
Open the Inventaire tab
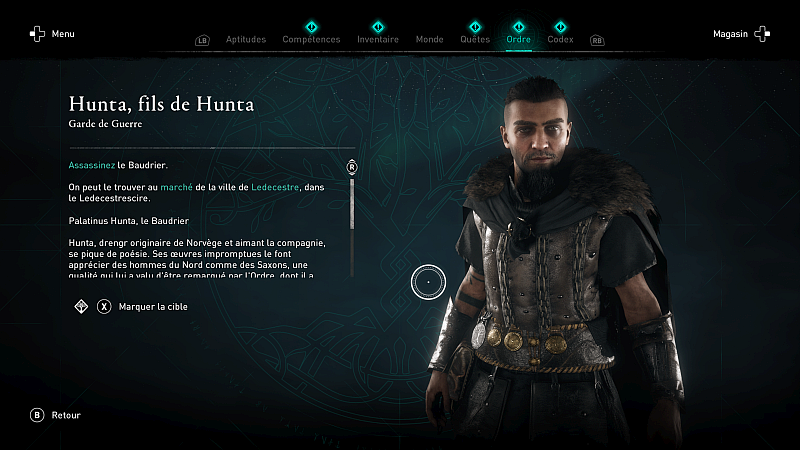pyautogui.click(x=378, y=40)
